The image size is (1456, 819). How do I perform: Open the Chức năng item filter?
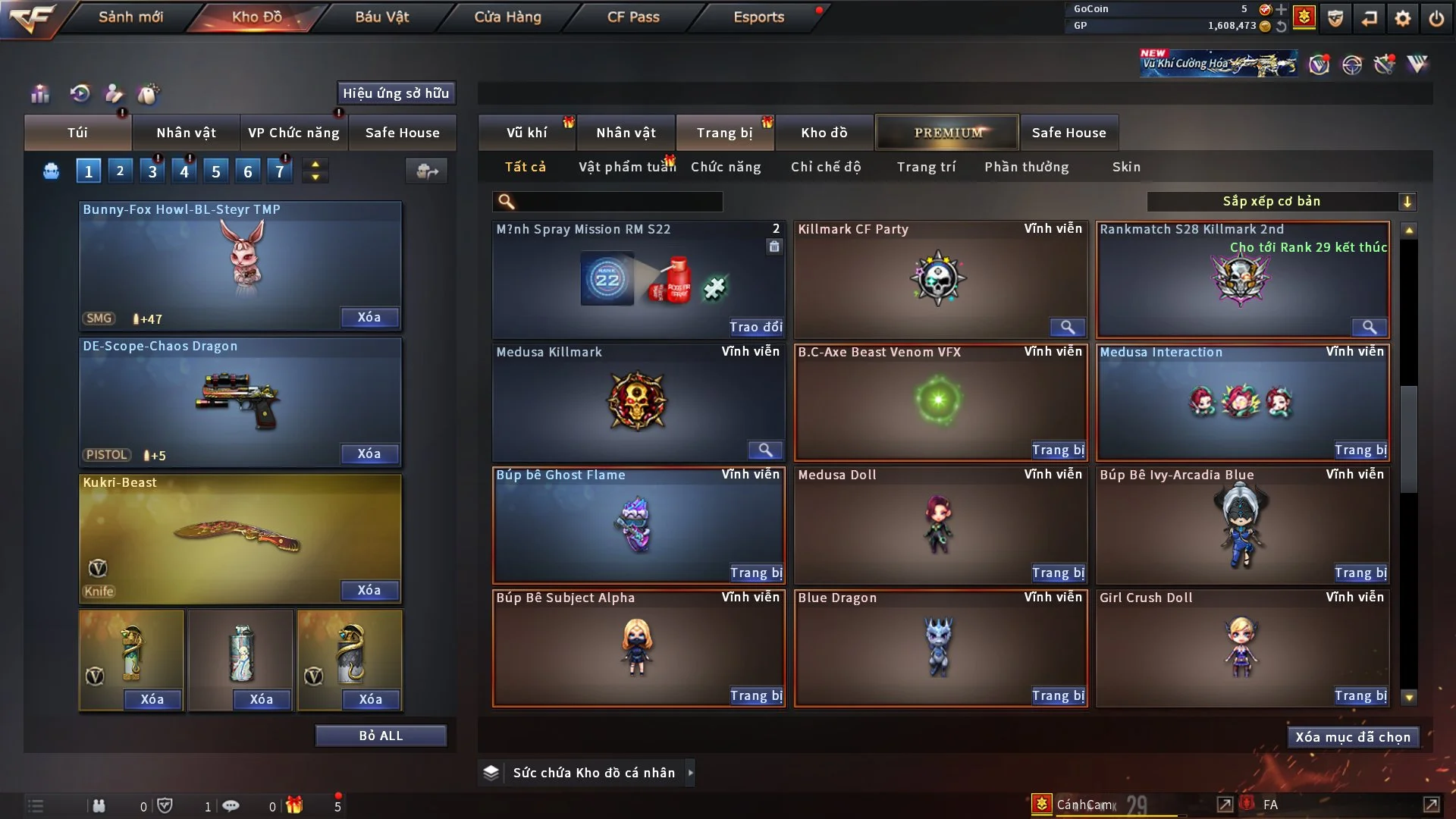click(x=726, y=167)
